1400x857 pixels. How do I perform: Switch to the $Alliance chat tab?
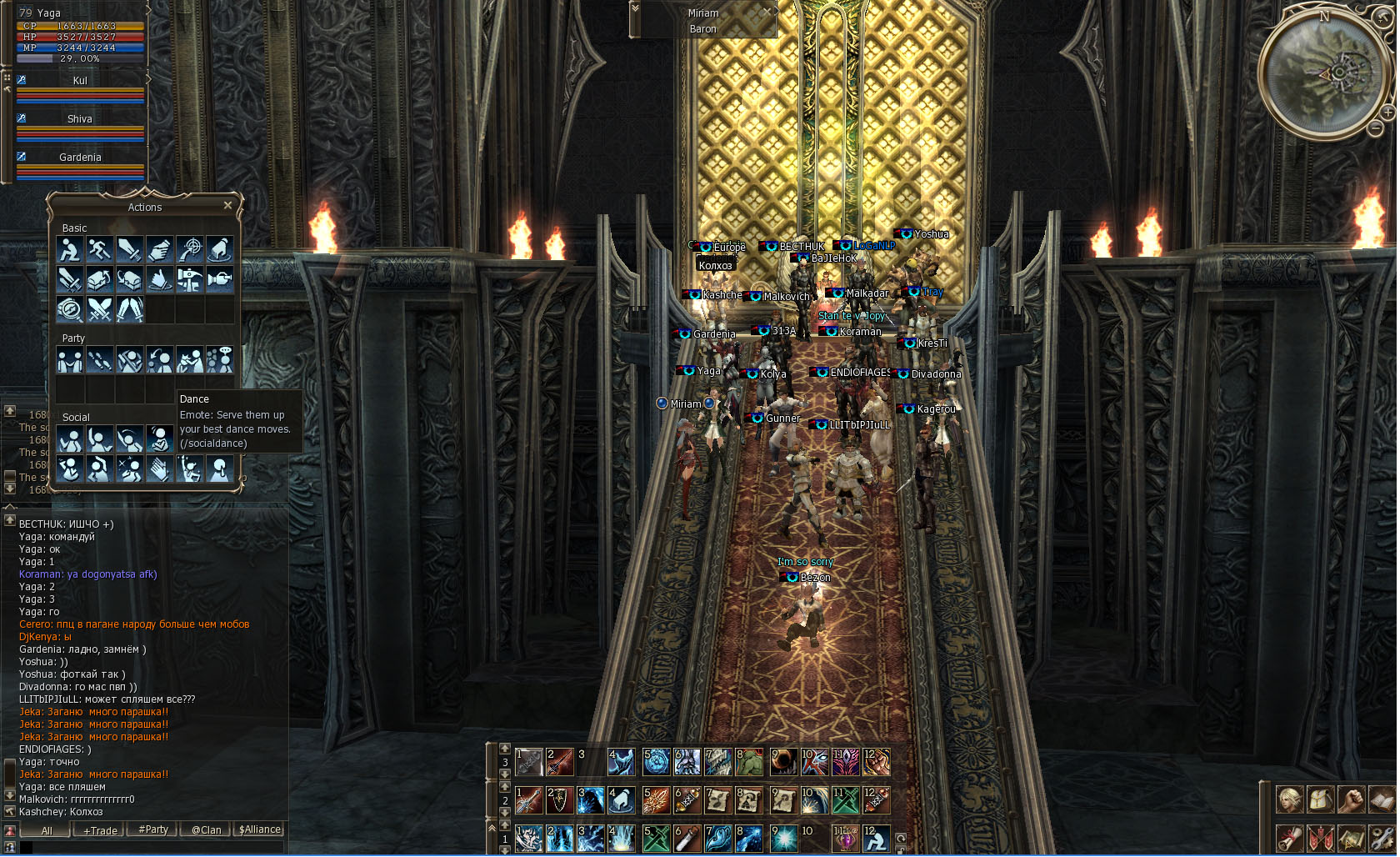pos(260,830)
